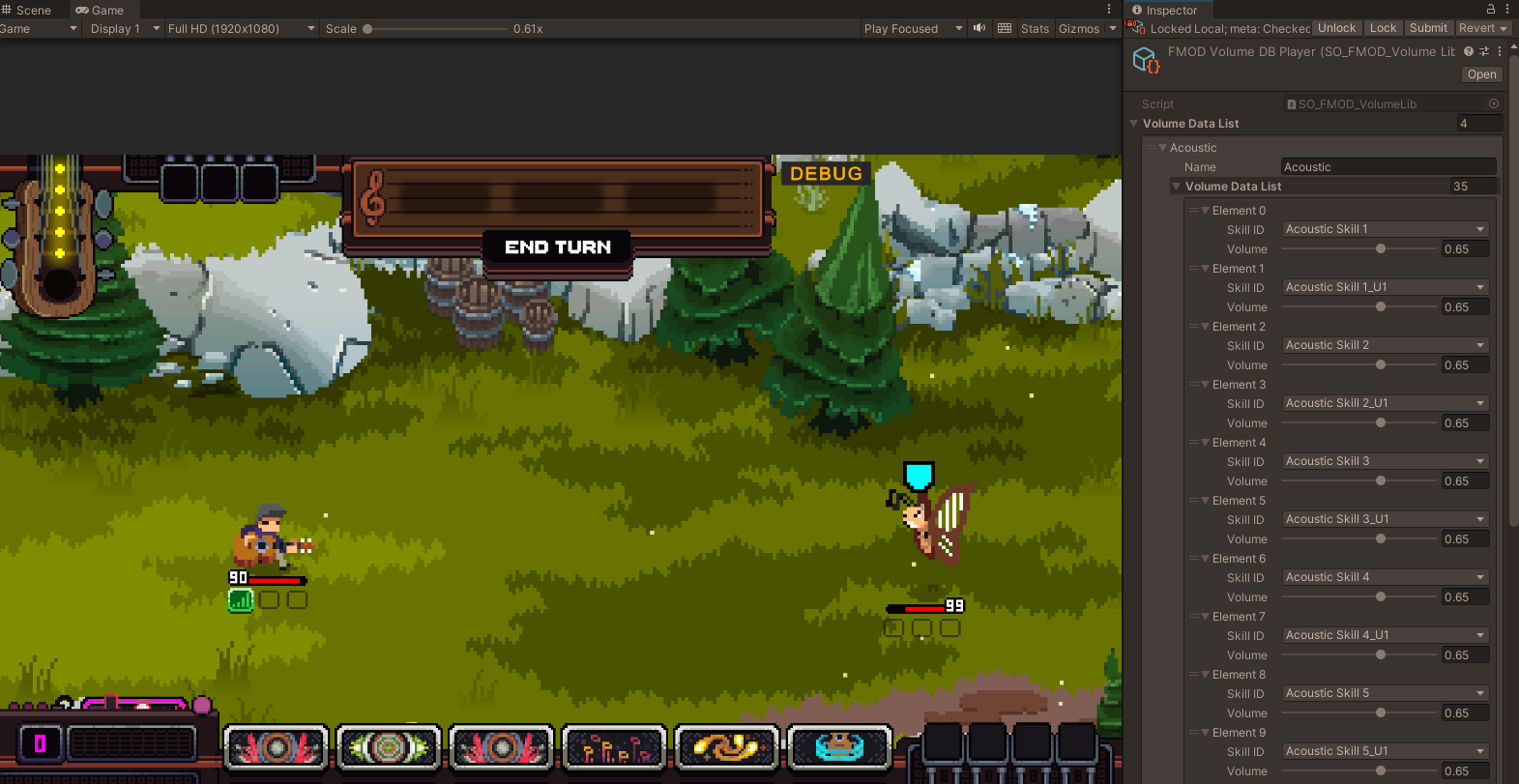Click the Element 2 Volume value field
Screen dimensions: 1519x784
tap(1465, 364)
